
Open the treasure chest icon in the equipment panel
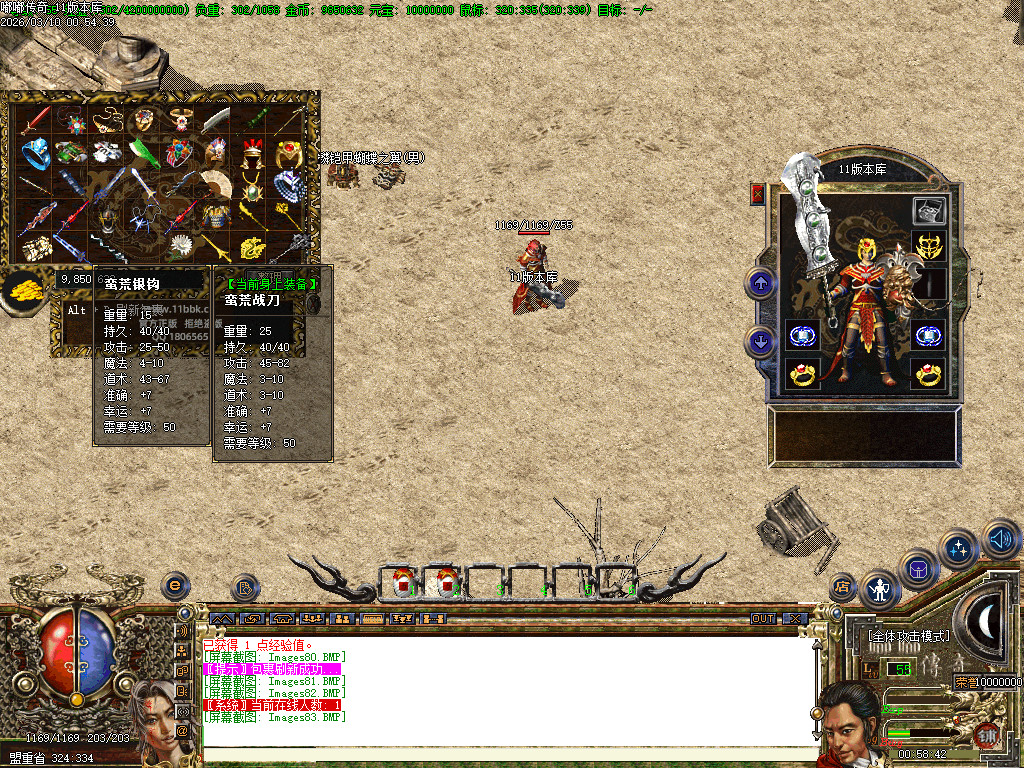[928, 211]
